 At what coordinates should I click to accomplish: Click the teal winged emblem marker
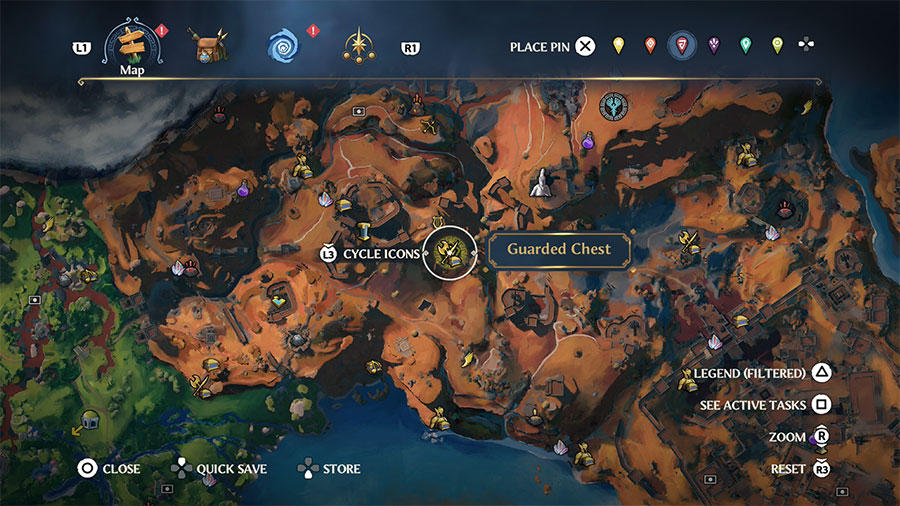pos(612,105)
